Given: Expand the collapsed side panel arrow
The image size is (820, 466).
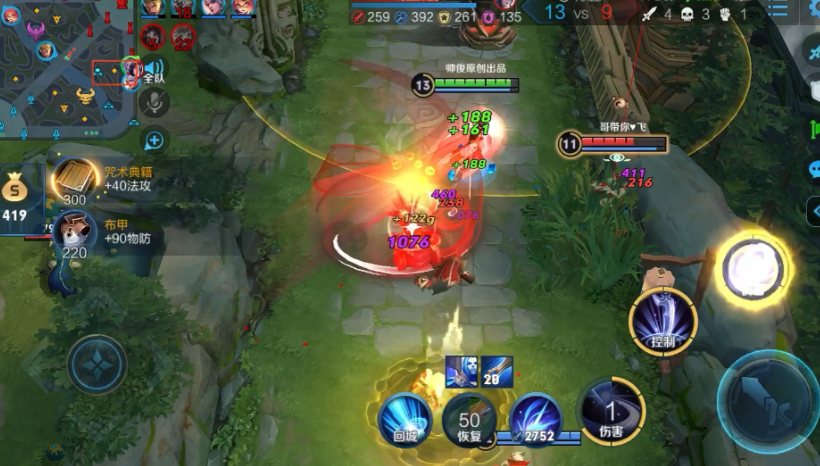Looking at the screenshot, I should coord(813,211).
